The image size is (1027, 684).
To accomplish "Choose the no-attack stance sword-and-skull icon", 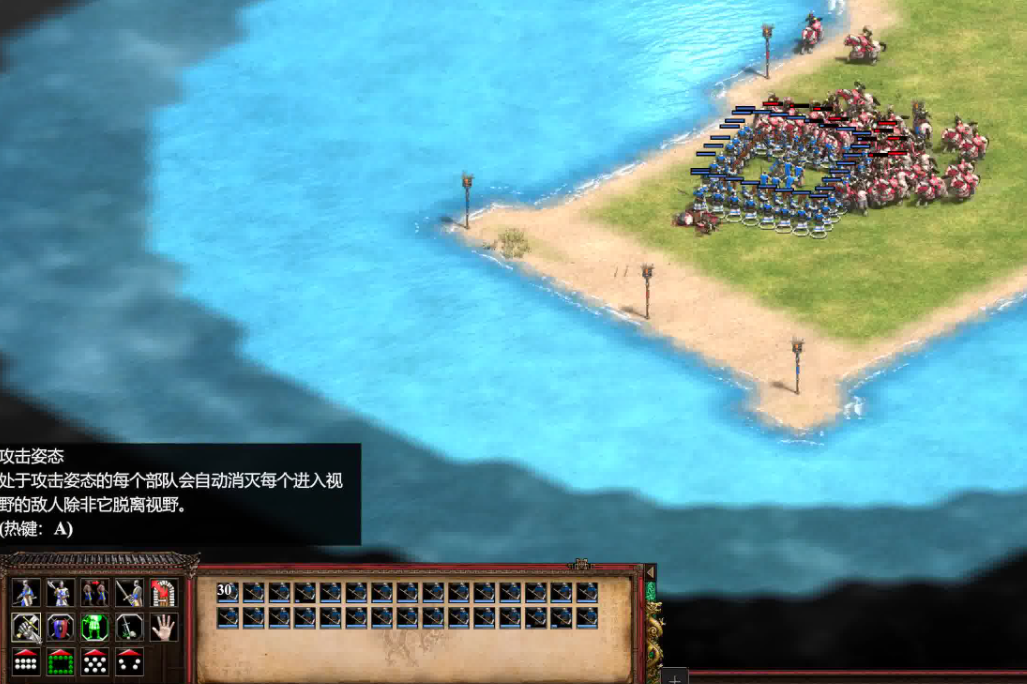I will tap(129, 627).
